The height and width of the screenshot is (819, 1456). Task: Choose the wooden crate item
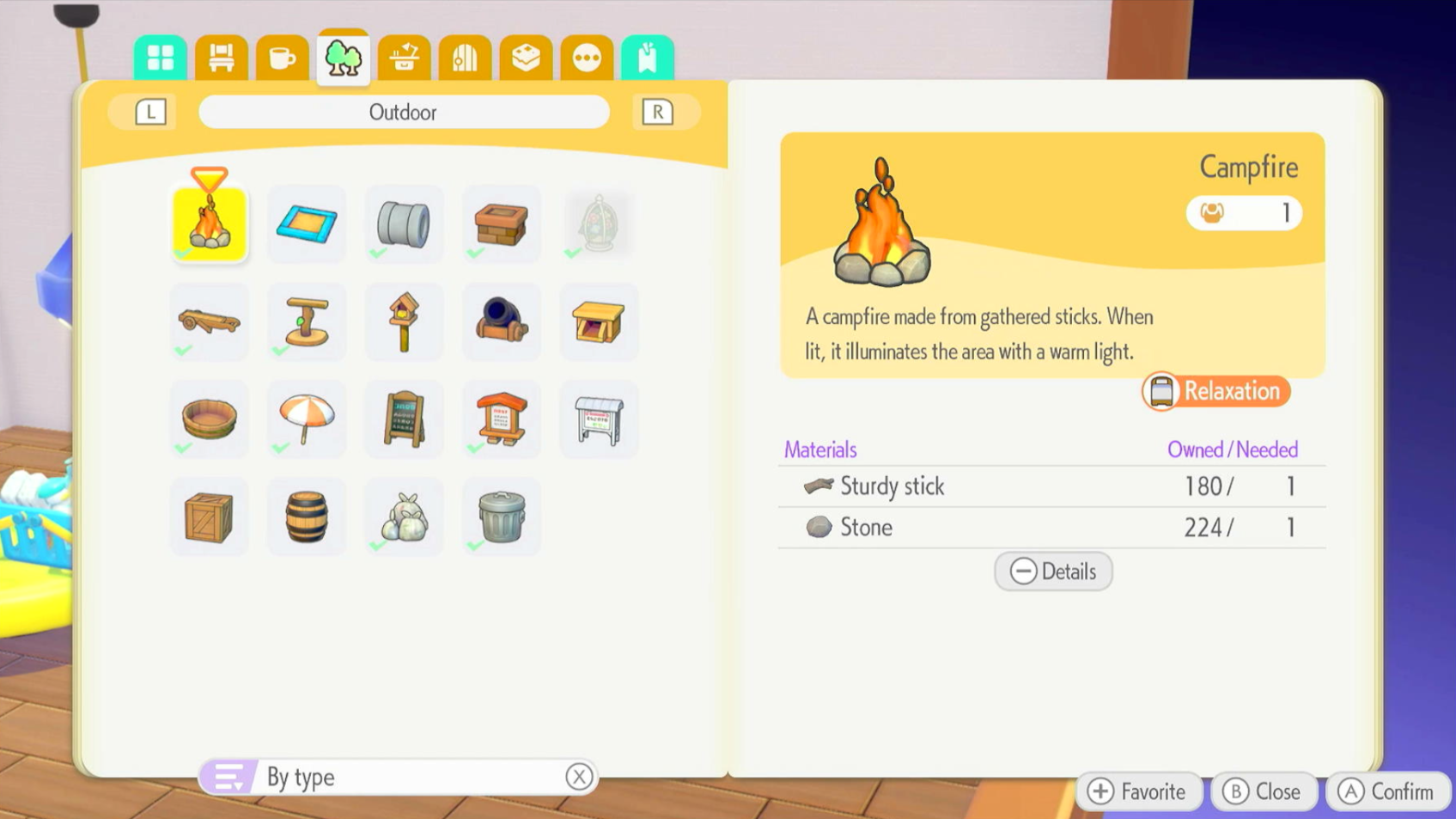[x=210, y=516]
